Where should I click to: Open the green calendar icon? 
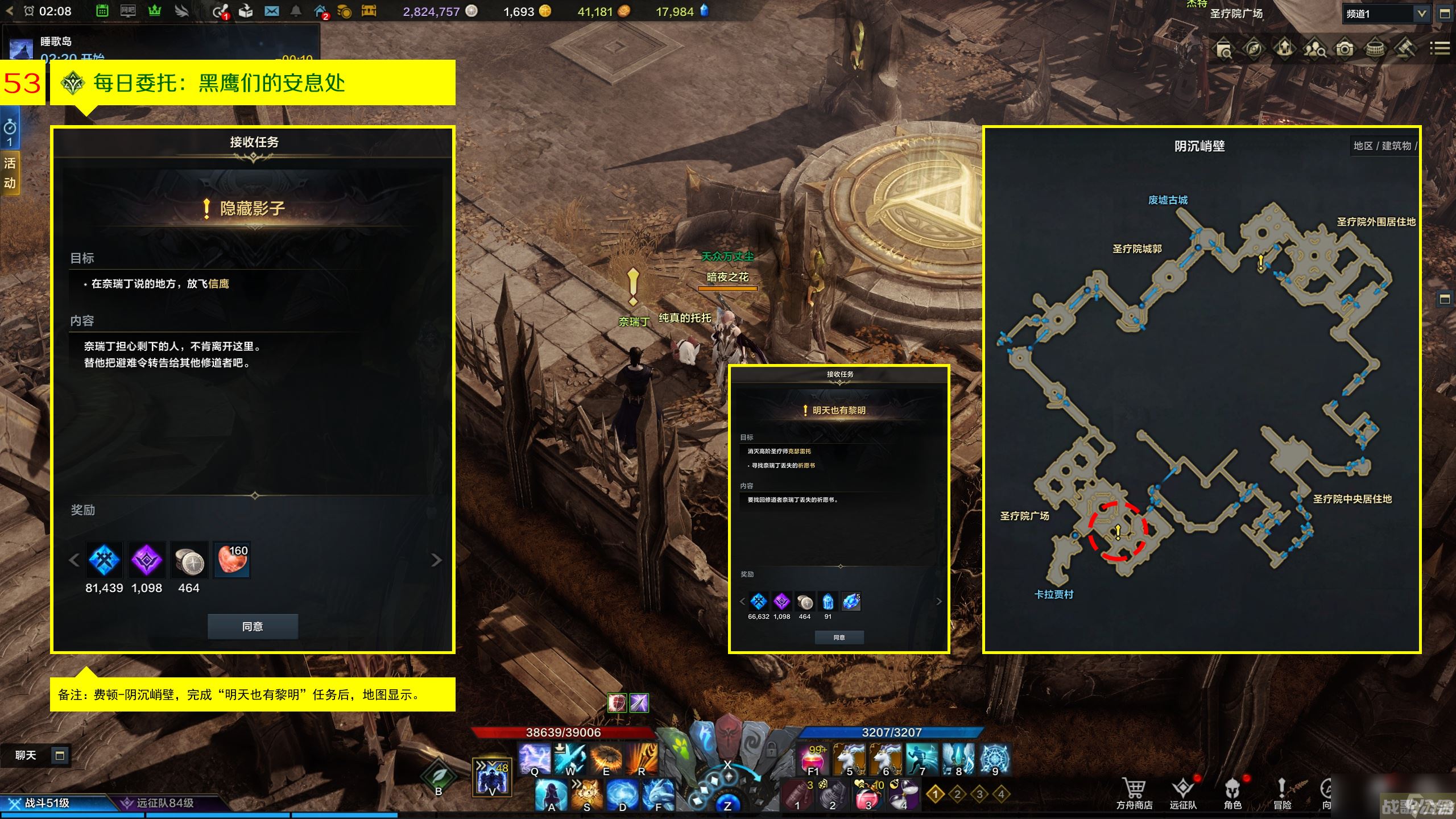(102, 11)
